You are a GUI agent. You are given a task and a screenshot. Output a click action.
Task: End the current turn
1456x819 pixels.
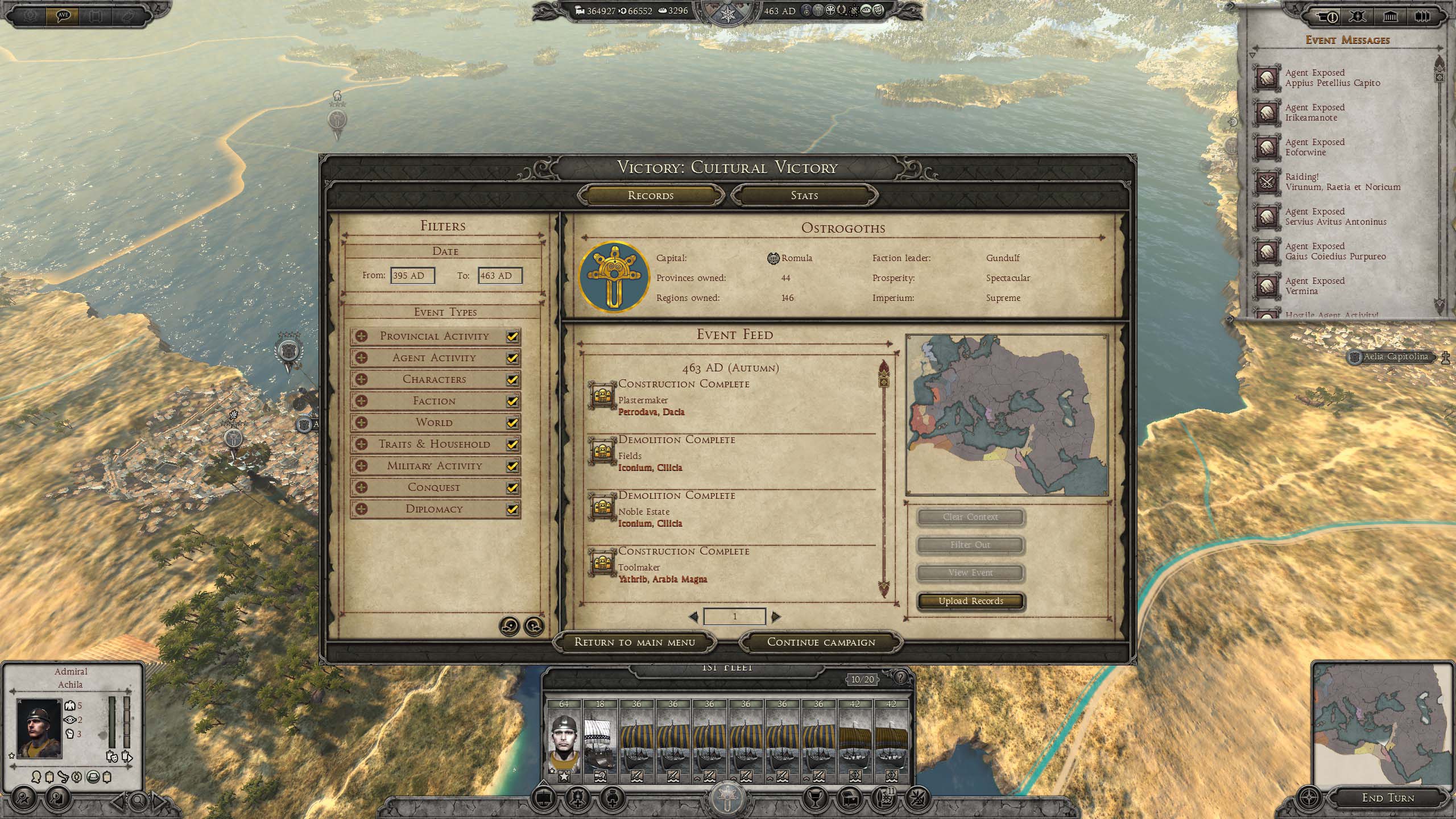pyautogui.click(x=1388, y=798)
